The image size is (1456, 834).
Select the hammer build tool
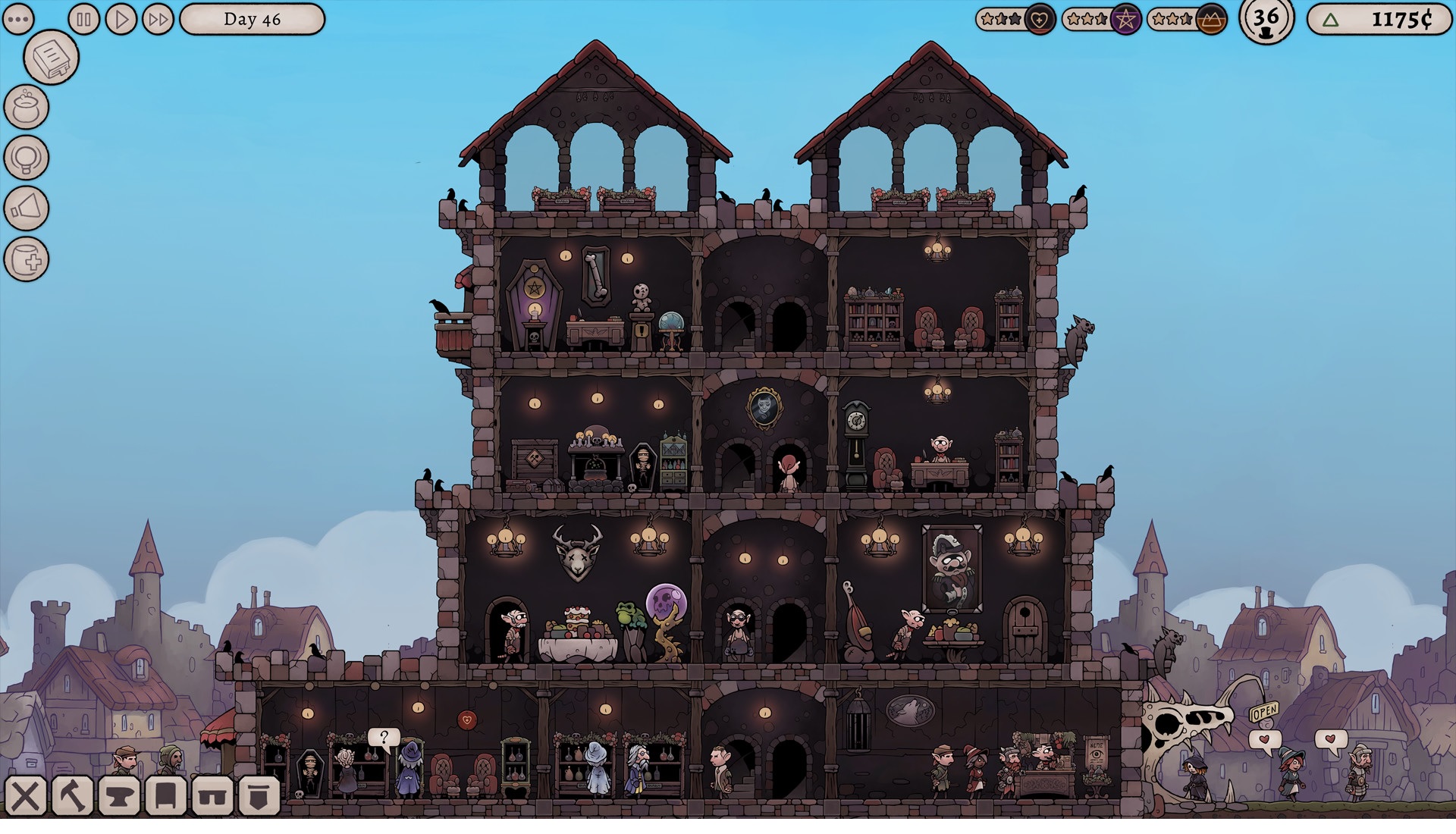(73, 796)
